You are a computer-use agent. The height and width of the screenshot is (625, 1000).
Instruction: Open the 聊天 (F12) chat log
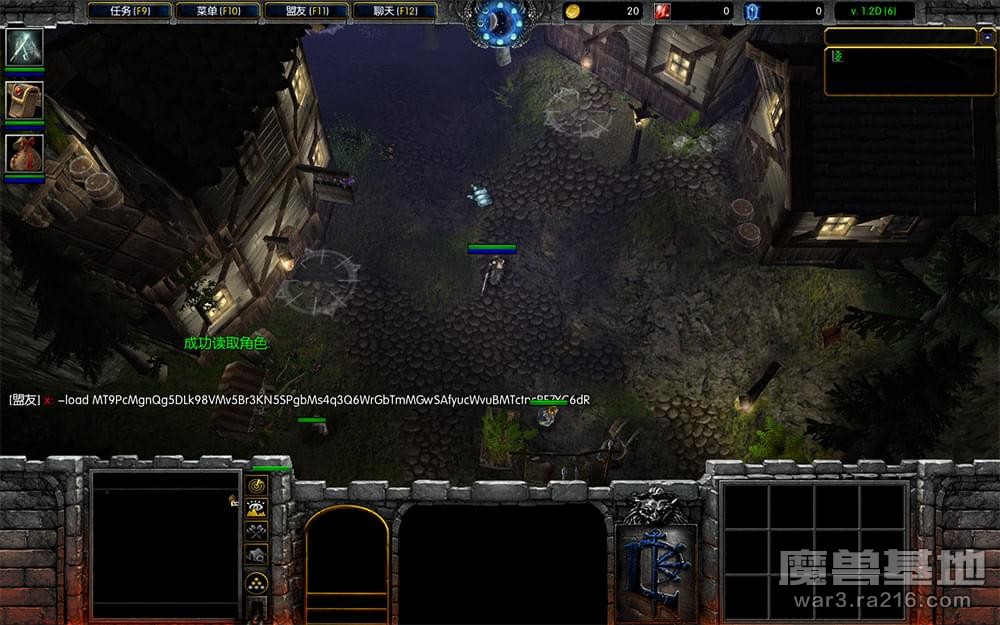395,11
